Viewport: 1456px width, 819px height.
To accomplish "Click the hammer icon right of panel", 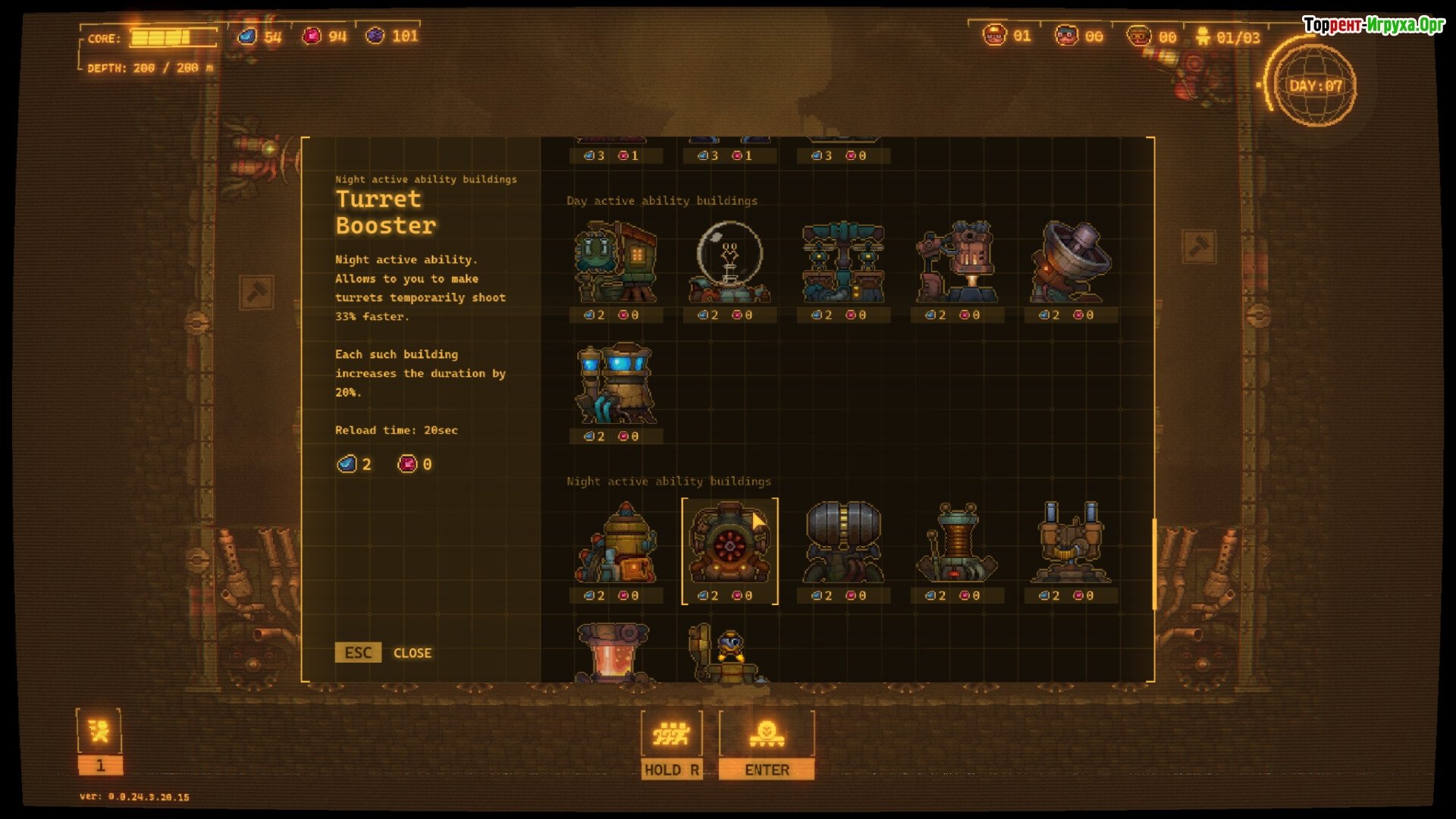I will point(1199,246).
